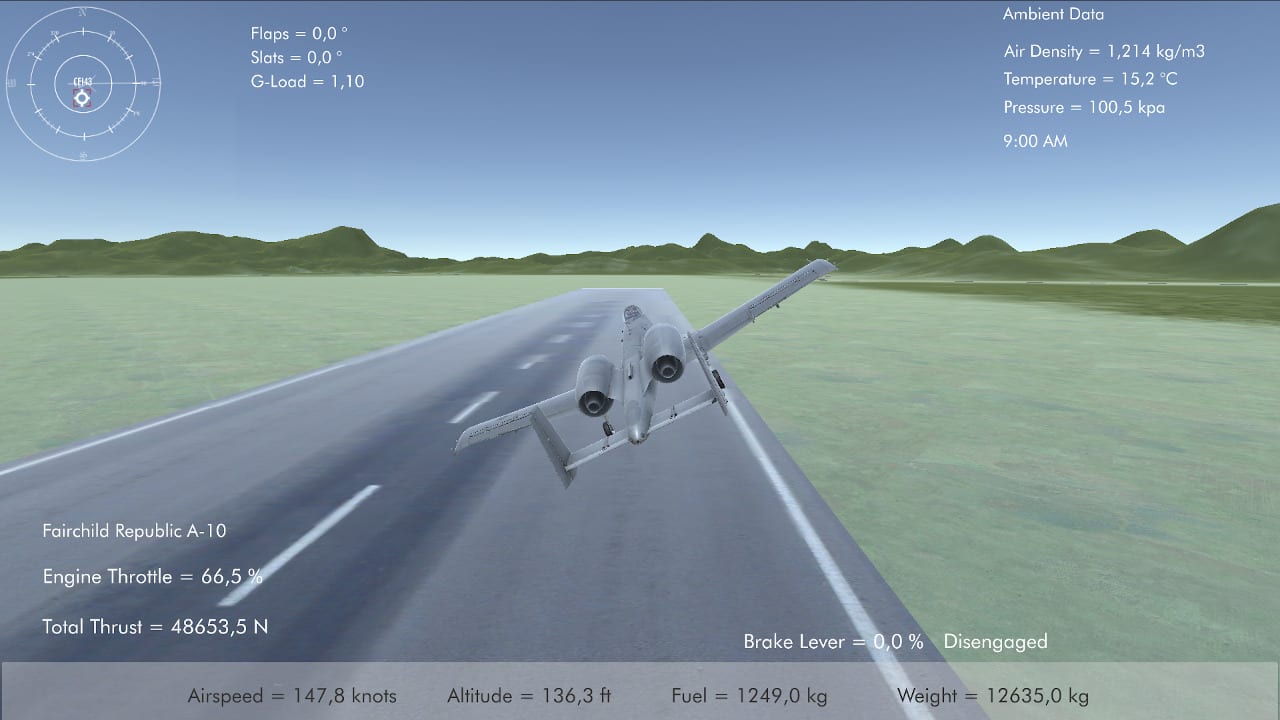The height and width of the screenshot is (720, 1280).
Task: Click the Temperature readout showing 15,2 °C
Action: [x=1092, y=79]
